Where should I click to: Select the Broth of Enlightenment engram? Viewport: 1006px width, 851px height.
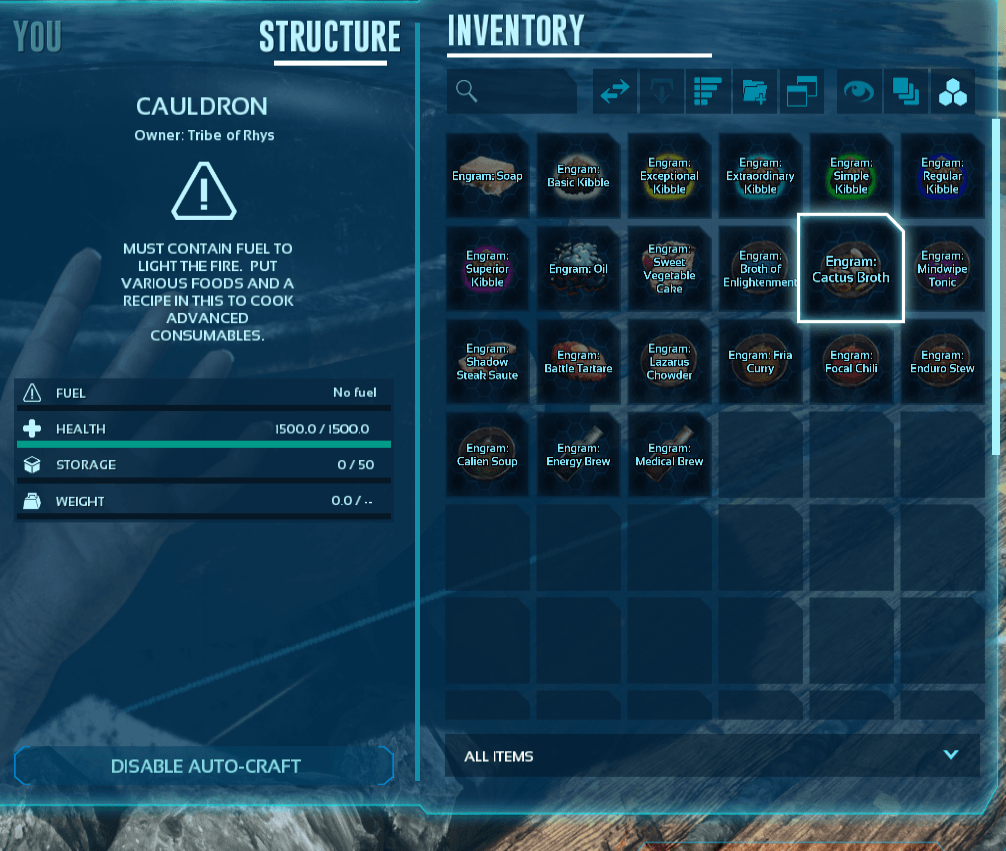tap(760, 268)
